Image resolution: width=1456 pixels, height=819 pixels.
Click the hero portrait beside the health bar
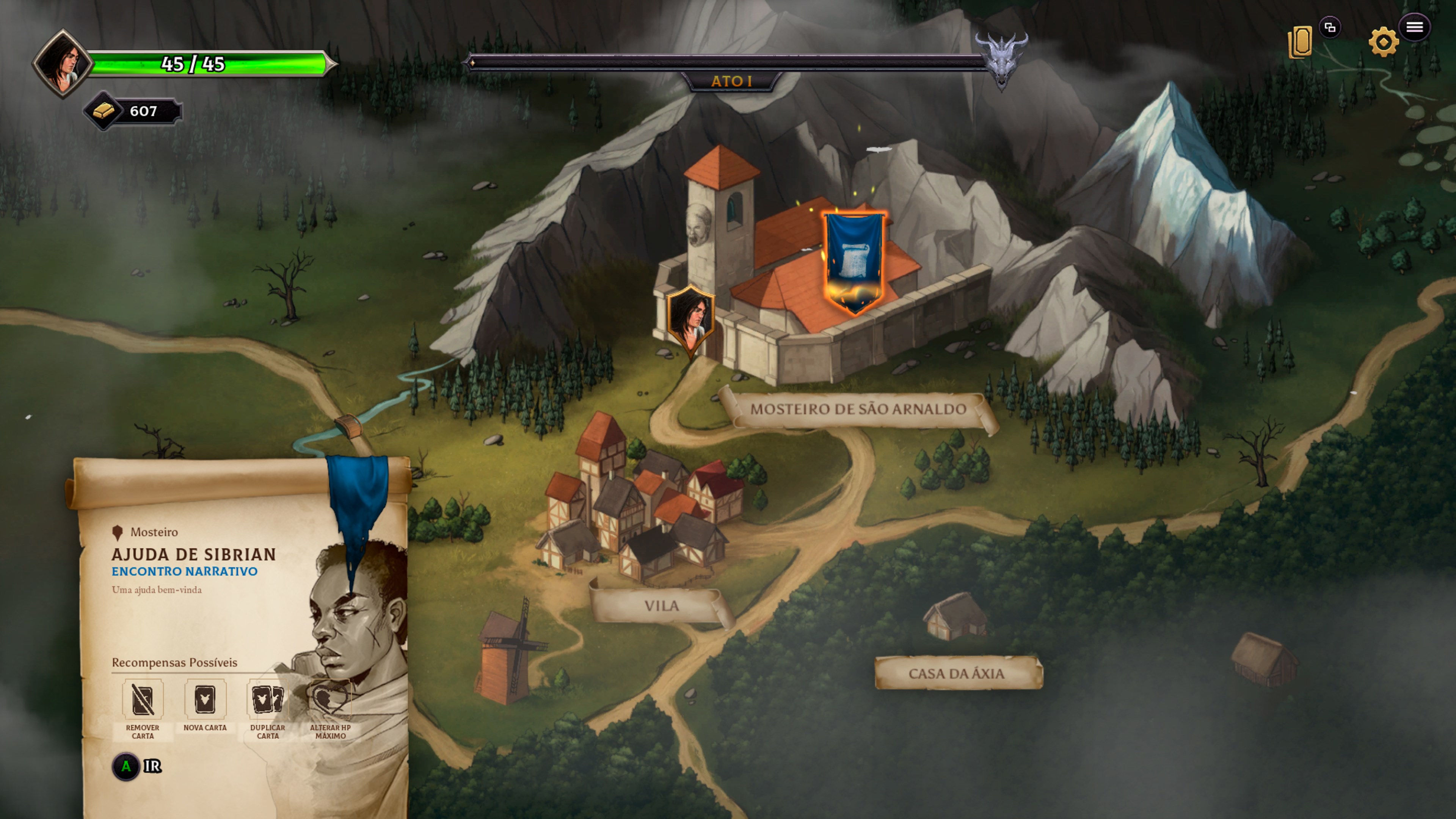tap(62, 63)
